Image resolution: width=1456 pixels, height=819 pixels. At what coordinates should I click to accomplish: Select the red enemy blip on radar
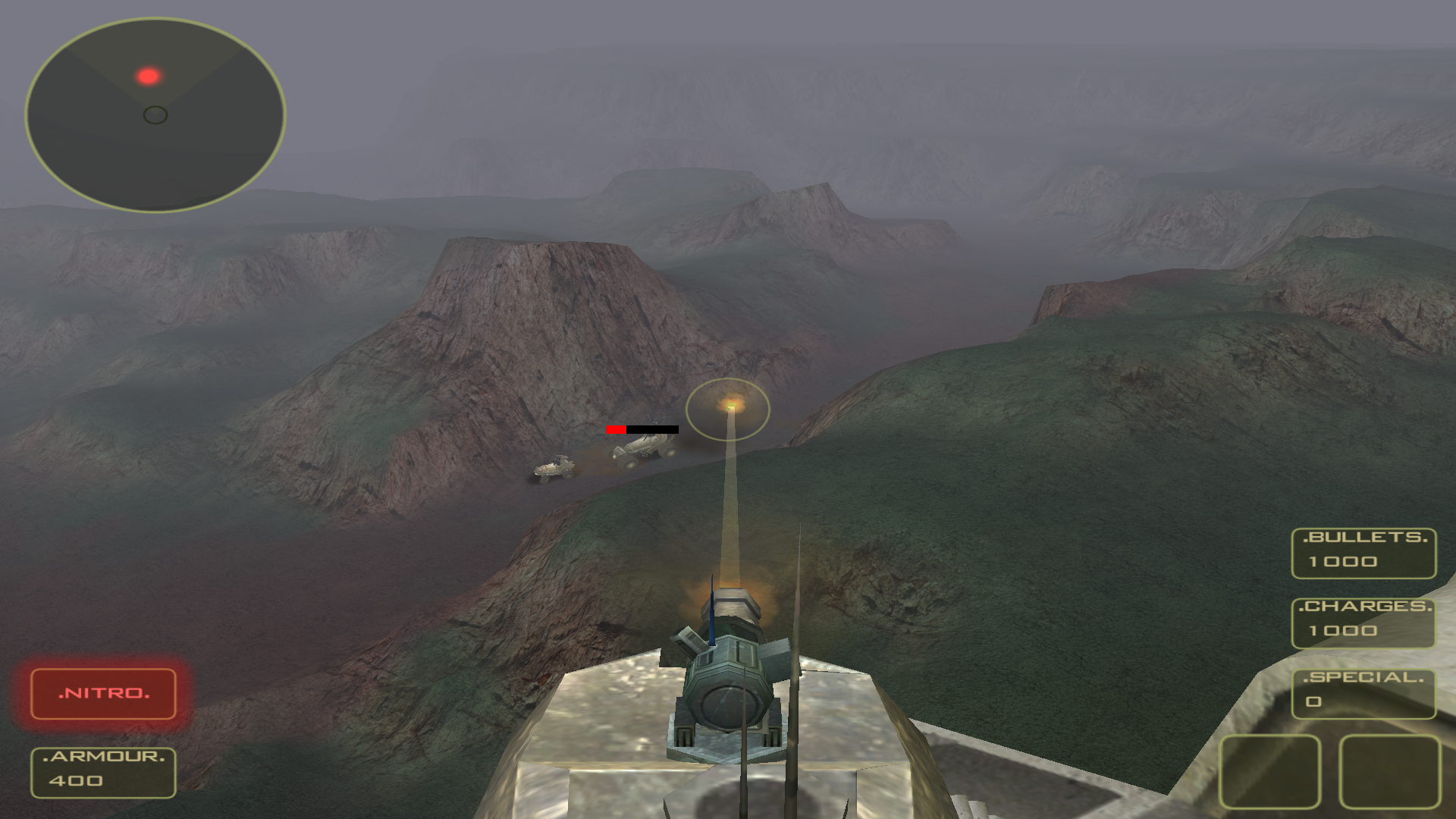click(149, 74)
